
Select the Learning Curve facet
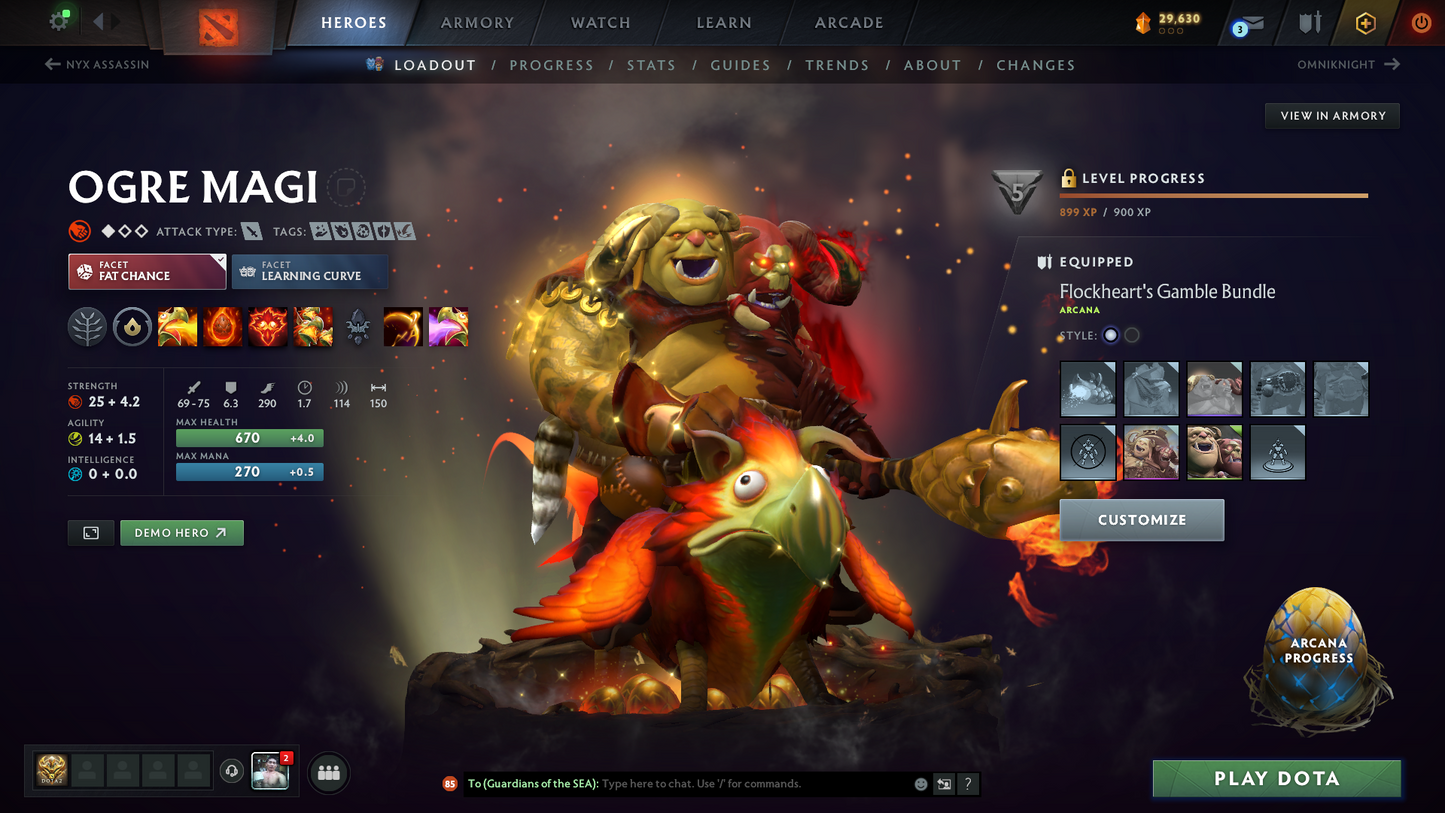tap(309, 271)
